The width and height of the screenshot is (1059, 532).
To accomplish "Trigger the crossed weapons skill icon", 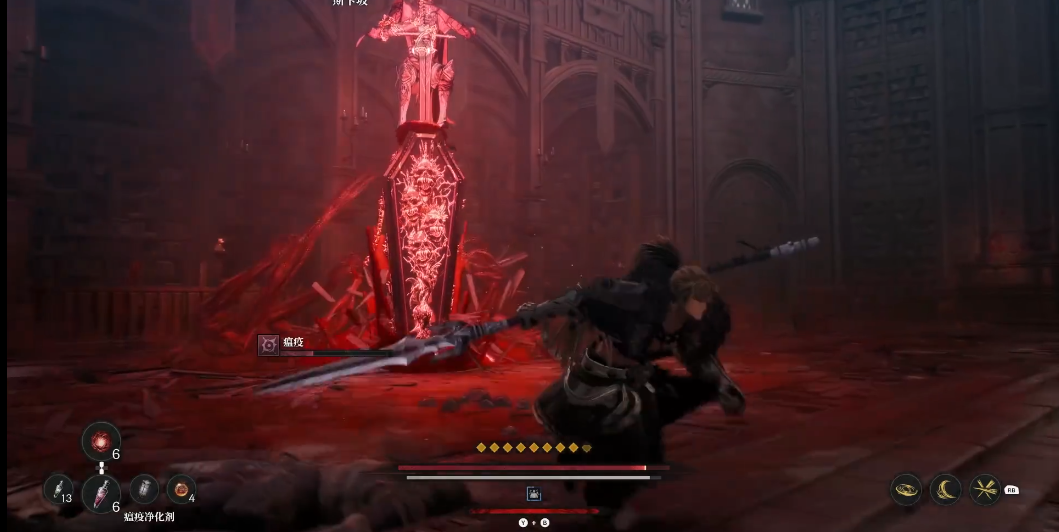I will tap(985, 489).
